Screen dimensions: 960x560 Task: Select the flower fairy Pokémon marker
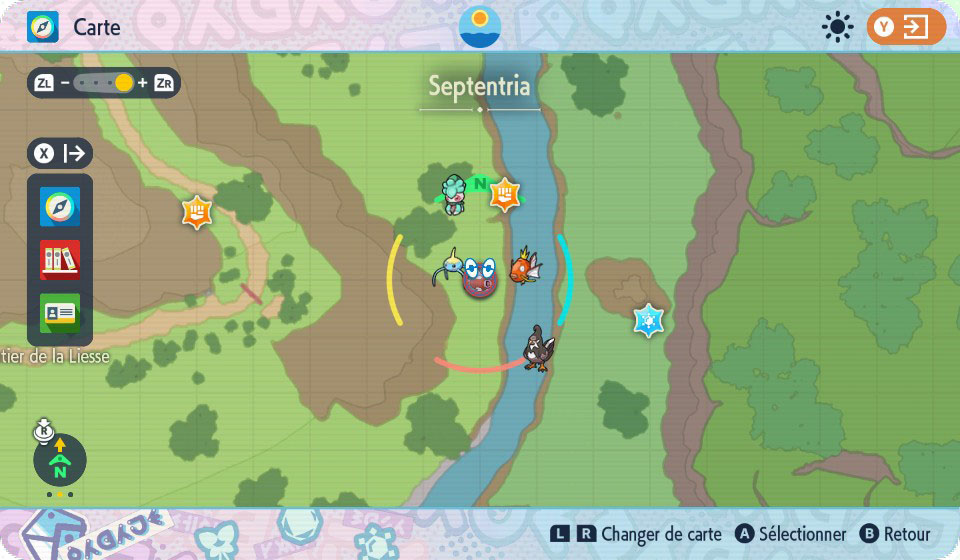pos(456,194)
